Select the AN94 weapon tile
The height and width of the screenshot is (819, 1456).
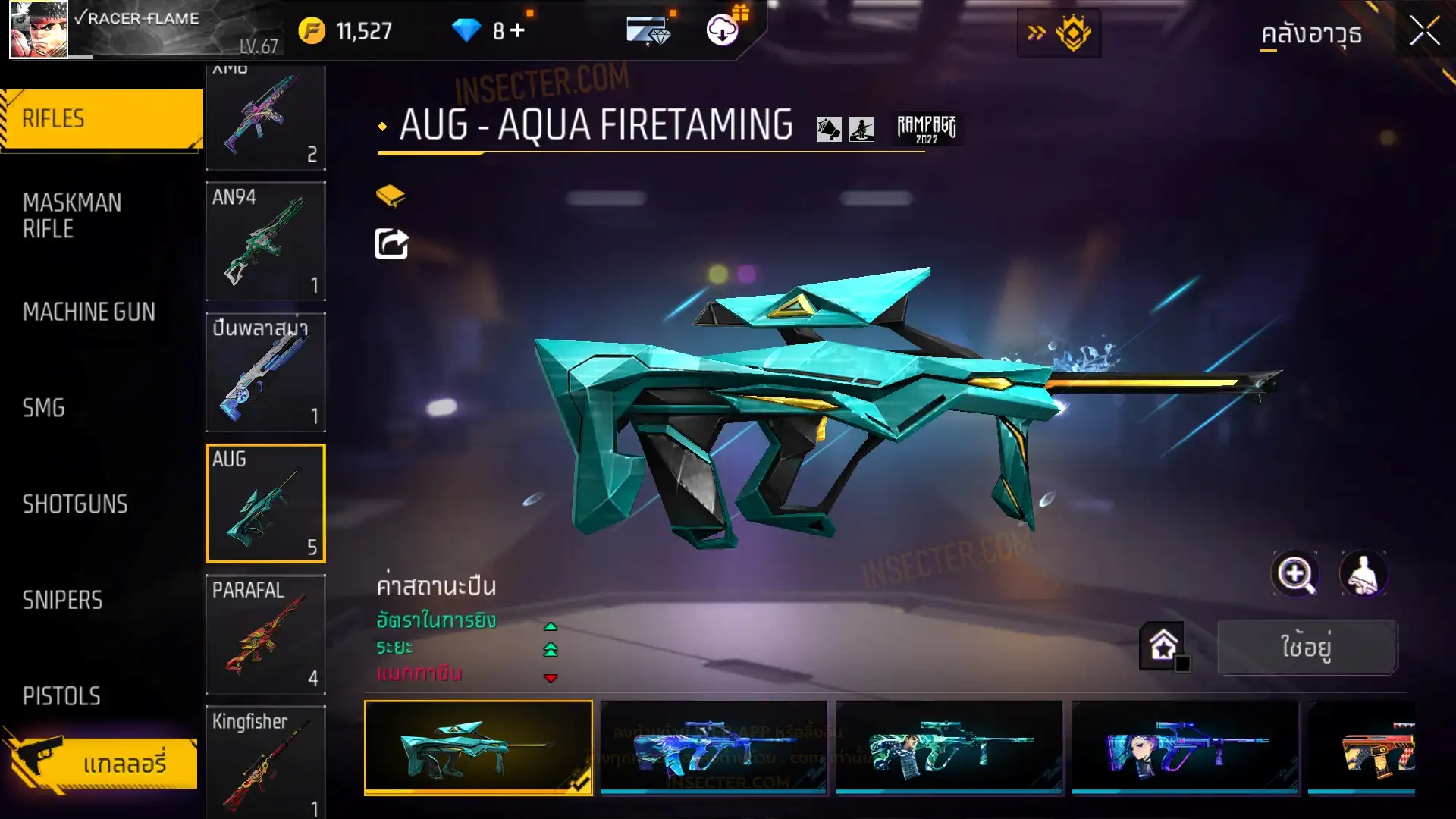pos(265,241)
